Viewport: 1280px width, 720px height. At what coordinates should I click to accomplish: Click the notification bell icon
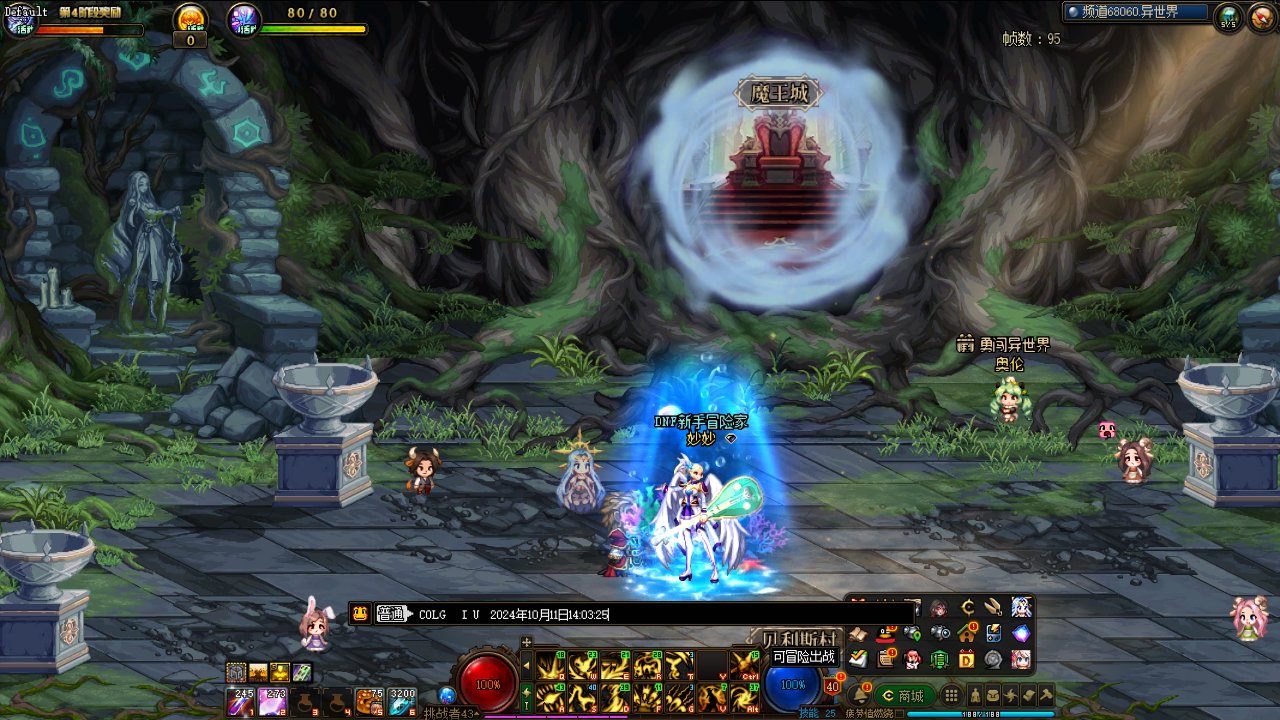(859, 695)
